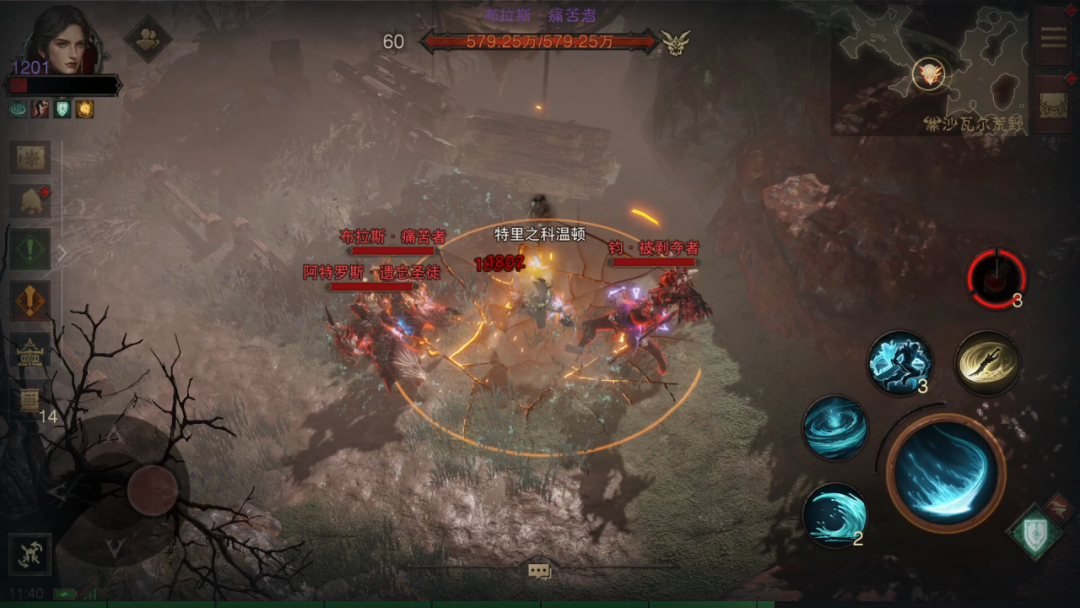Select the boss skull icon beside health bar

pos(676,42)
